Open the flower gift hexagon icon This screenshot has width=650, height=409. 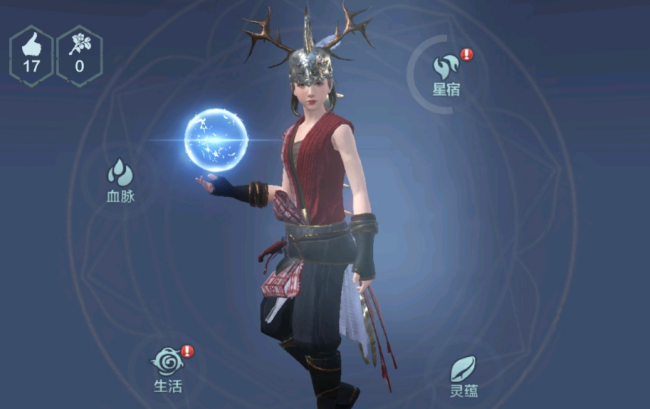point(78,55)
